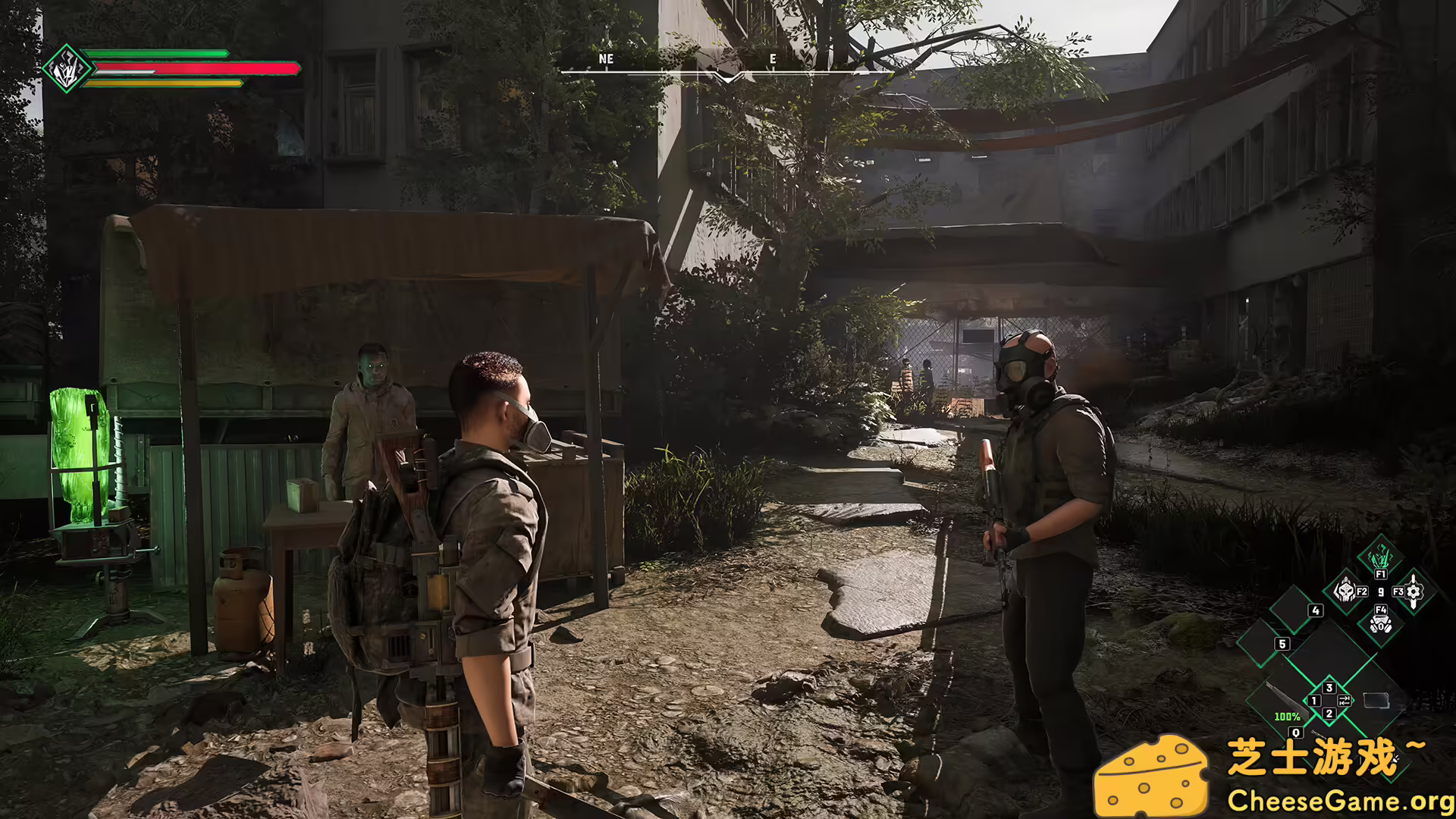
Task: Click the 100% battery indicator above Q
Action: click(x=1288, y=716)
